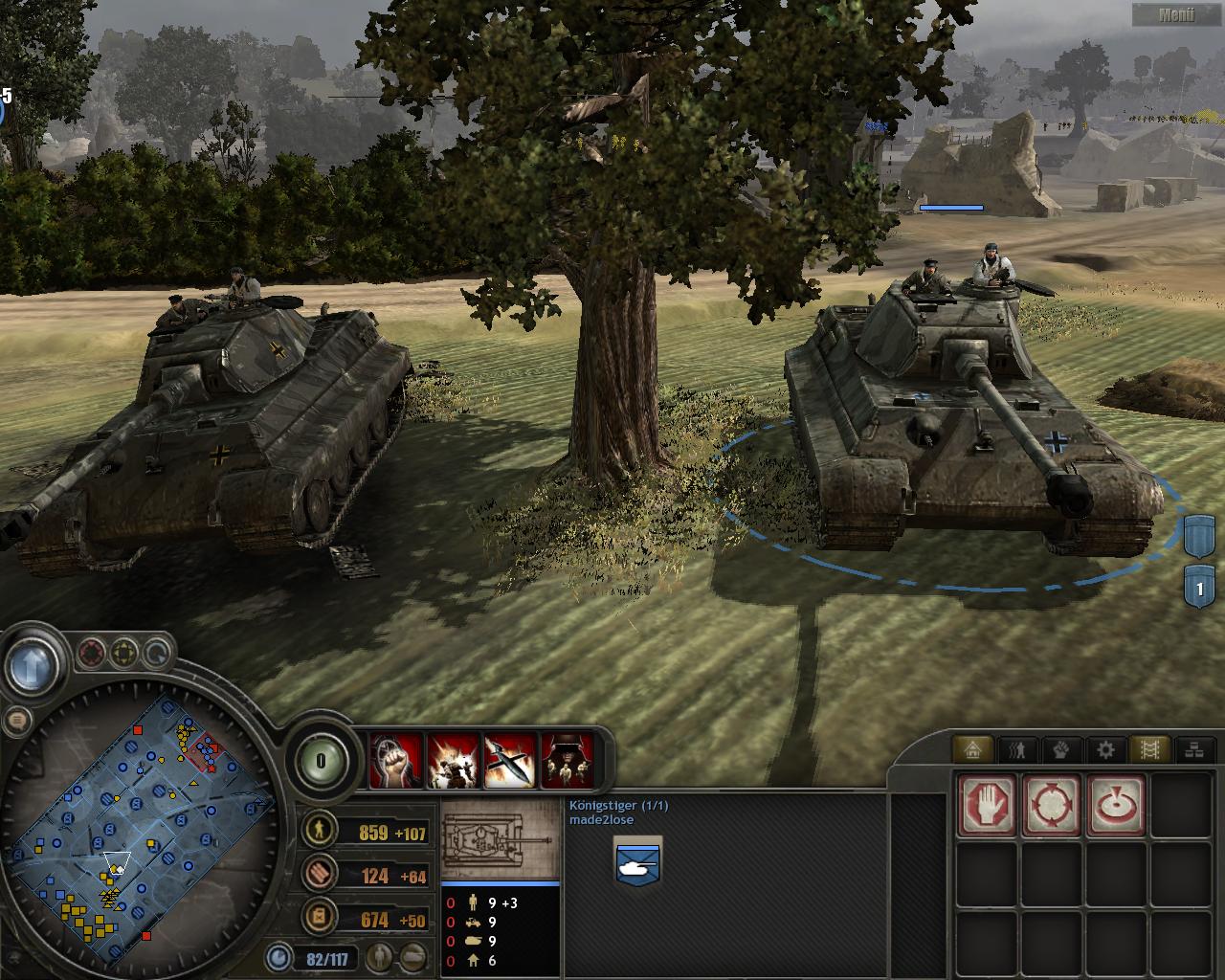The image size is (1225, 980).
Task: Open the fist icon tab
Action: pyautogui.click(x=1061, y=749)
